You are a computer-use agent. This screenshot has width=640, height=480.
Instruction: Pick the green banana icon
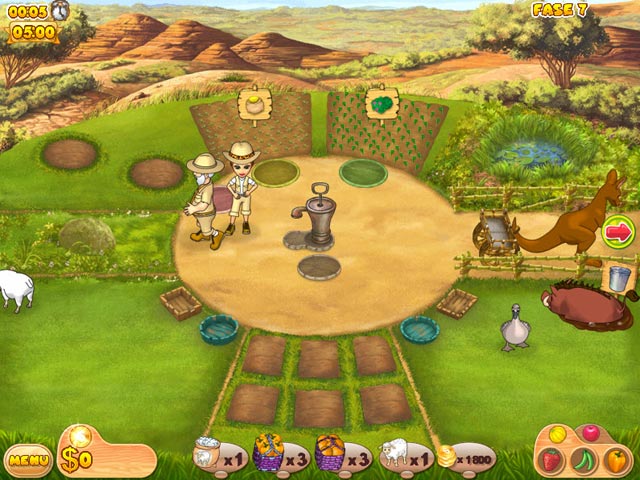(584, 461)
